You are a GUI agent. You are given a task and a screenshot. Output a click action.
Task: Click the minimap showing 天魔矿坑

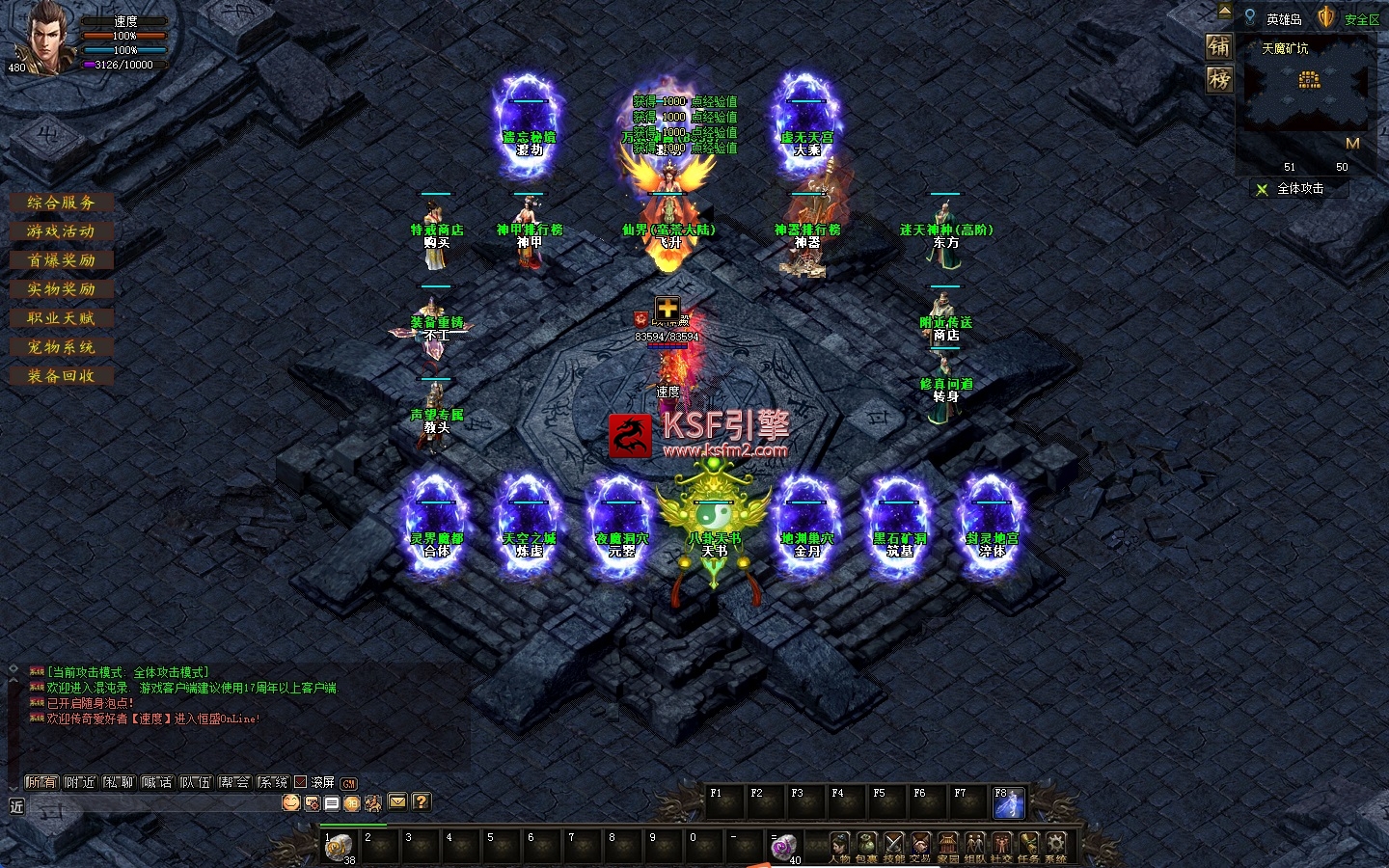(x=1308, y=89)
